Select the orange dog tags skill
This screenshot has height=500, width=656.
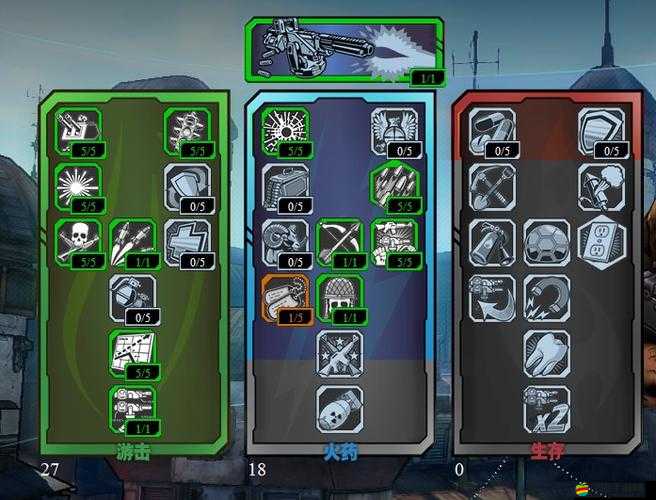pos(285,297)
